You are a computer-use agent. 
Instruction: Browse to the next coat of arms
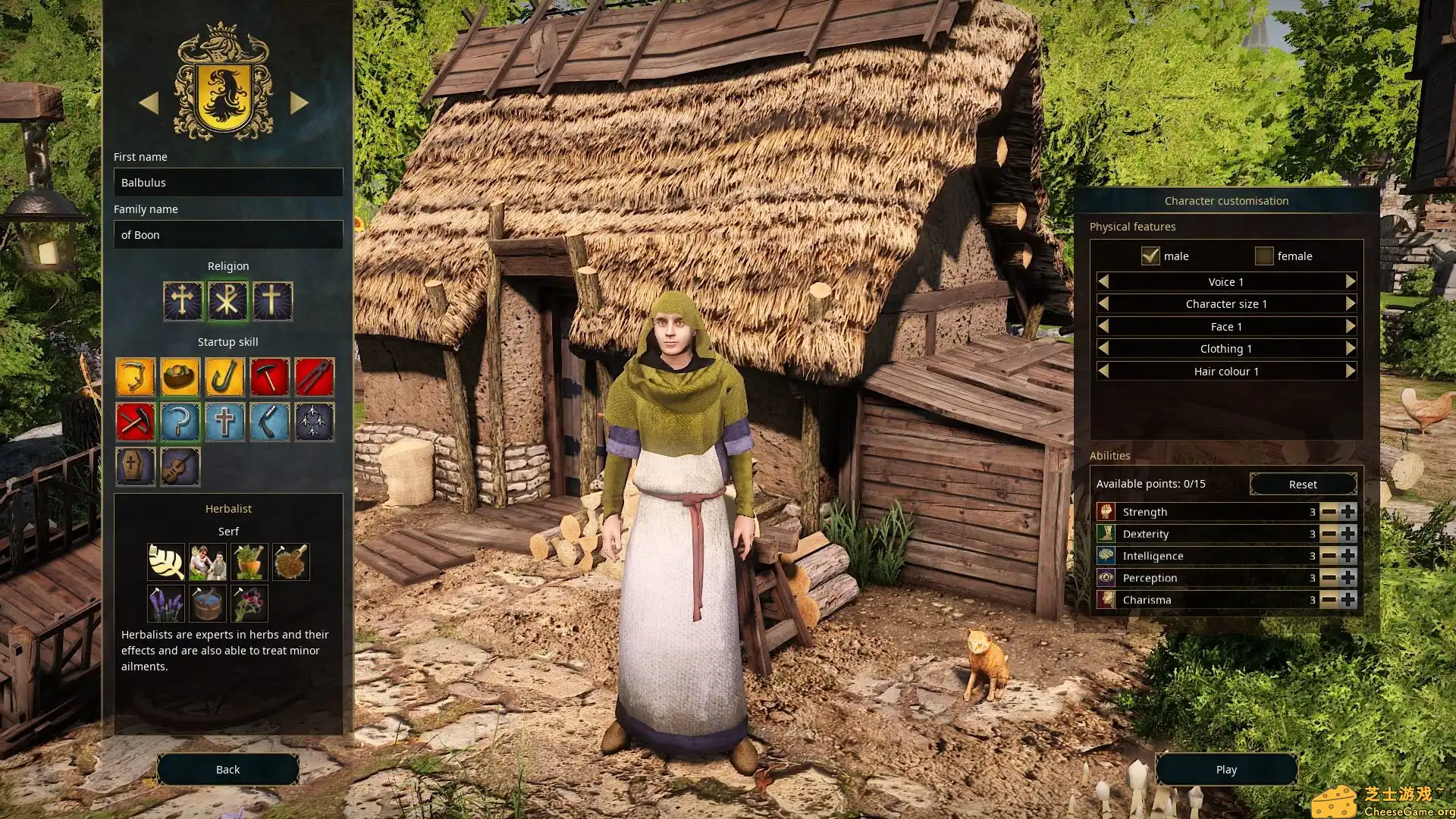coord(298,103)
